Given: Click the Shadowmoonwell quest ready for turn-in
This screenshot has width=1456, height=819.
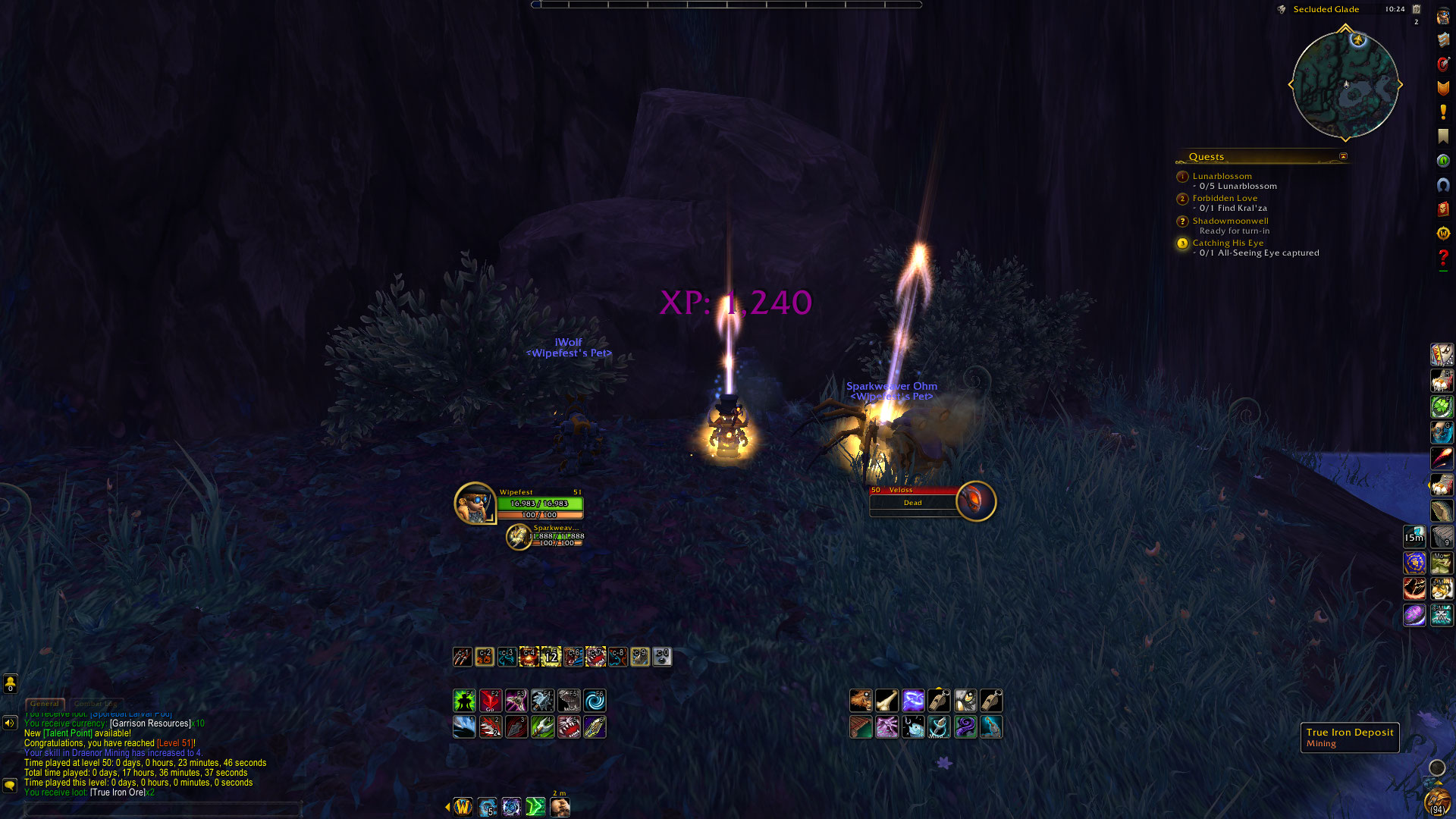Looking at the screenshot, I should pyautogui.click(x=1229, y=221).
